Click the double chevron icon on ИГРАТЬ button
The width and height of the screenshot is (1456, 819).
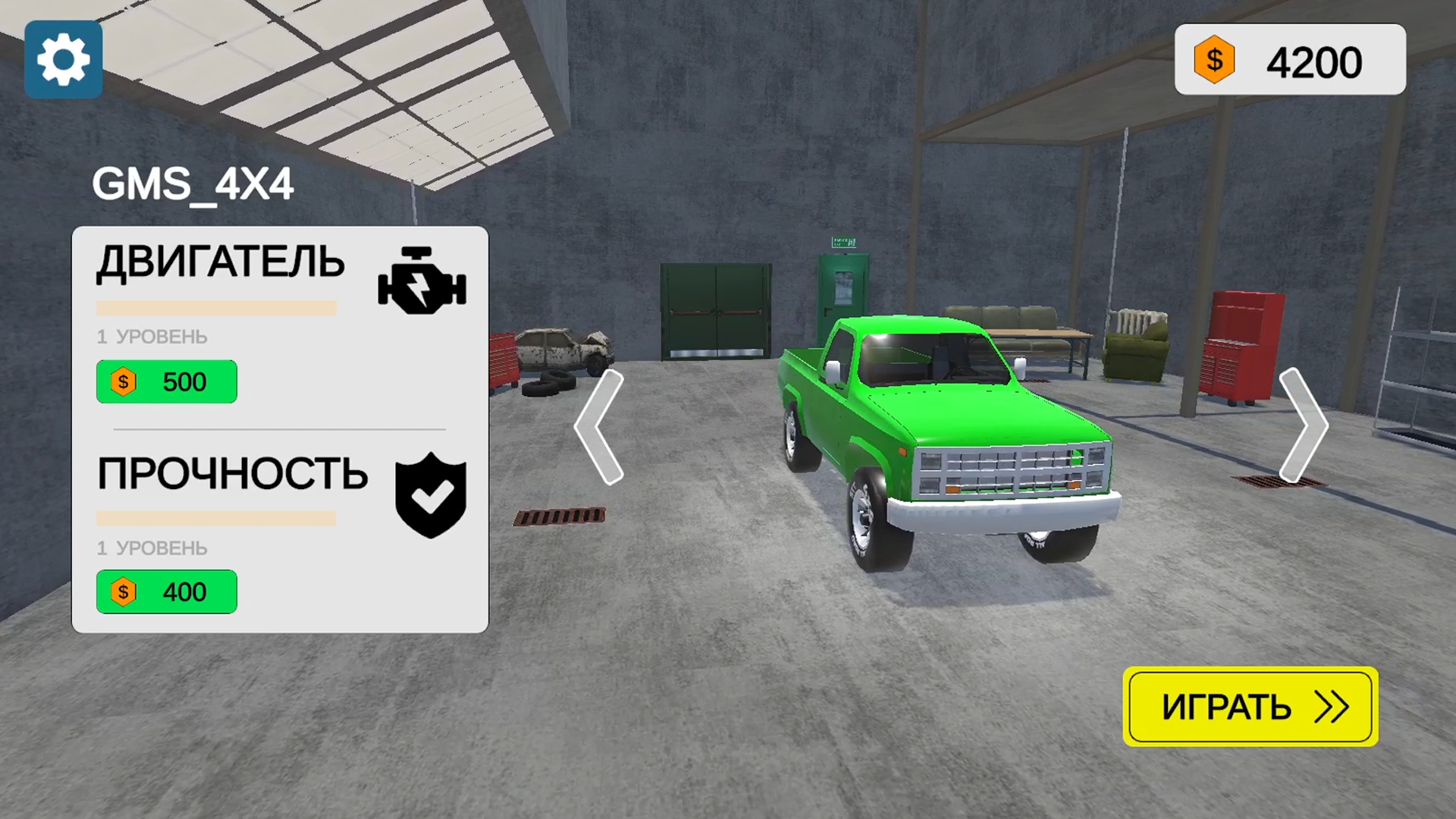pyautogui.click(x=1331, y=707)
